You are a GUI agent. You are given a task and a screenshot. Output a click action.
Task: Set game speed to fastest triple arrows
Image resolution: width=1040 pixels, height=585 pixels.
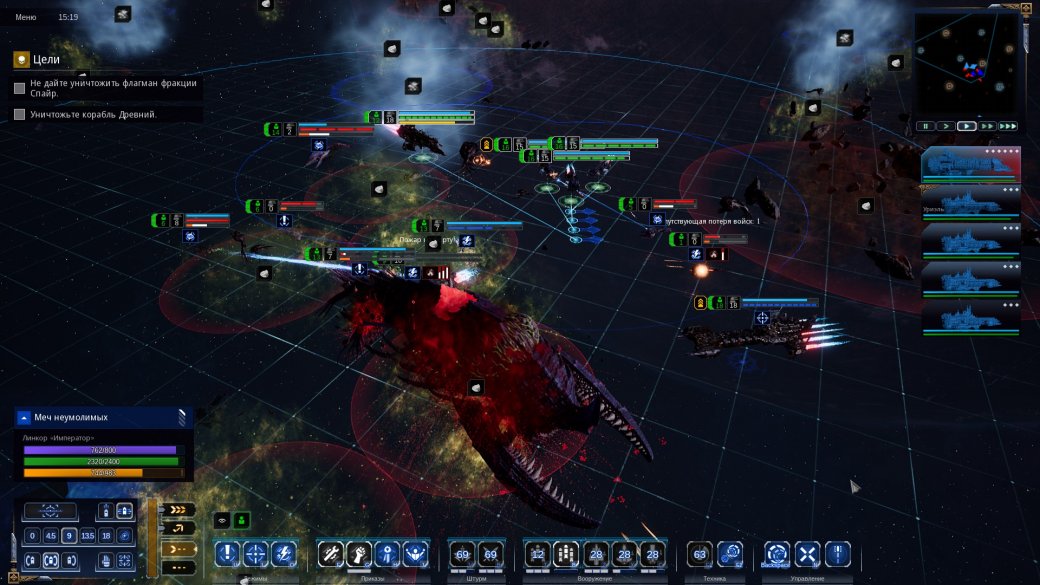click(1007, 127)
